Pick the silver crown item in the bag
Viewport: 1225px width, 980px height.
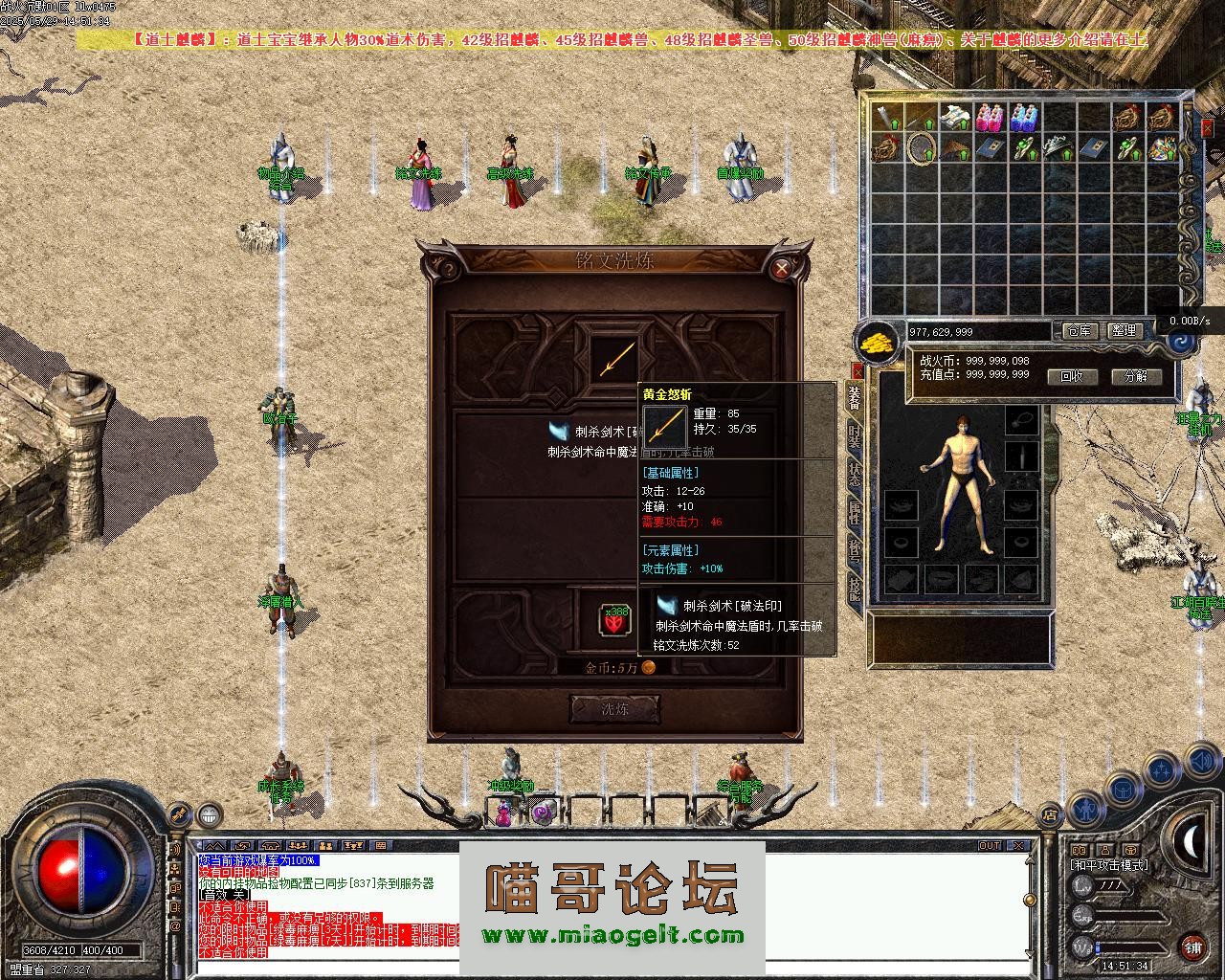tap(1058, 148)
